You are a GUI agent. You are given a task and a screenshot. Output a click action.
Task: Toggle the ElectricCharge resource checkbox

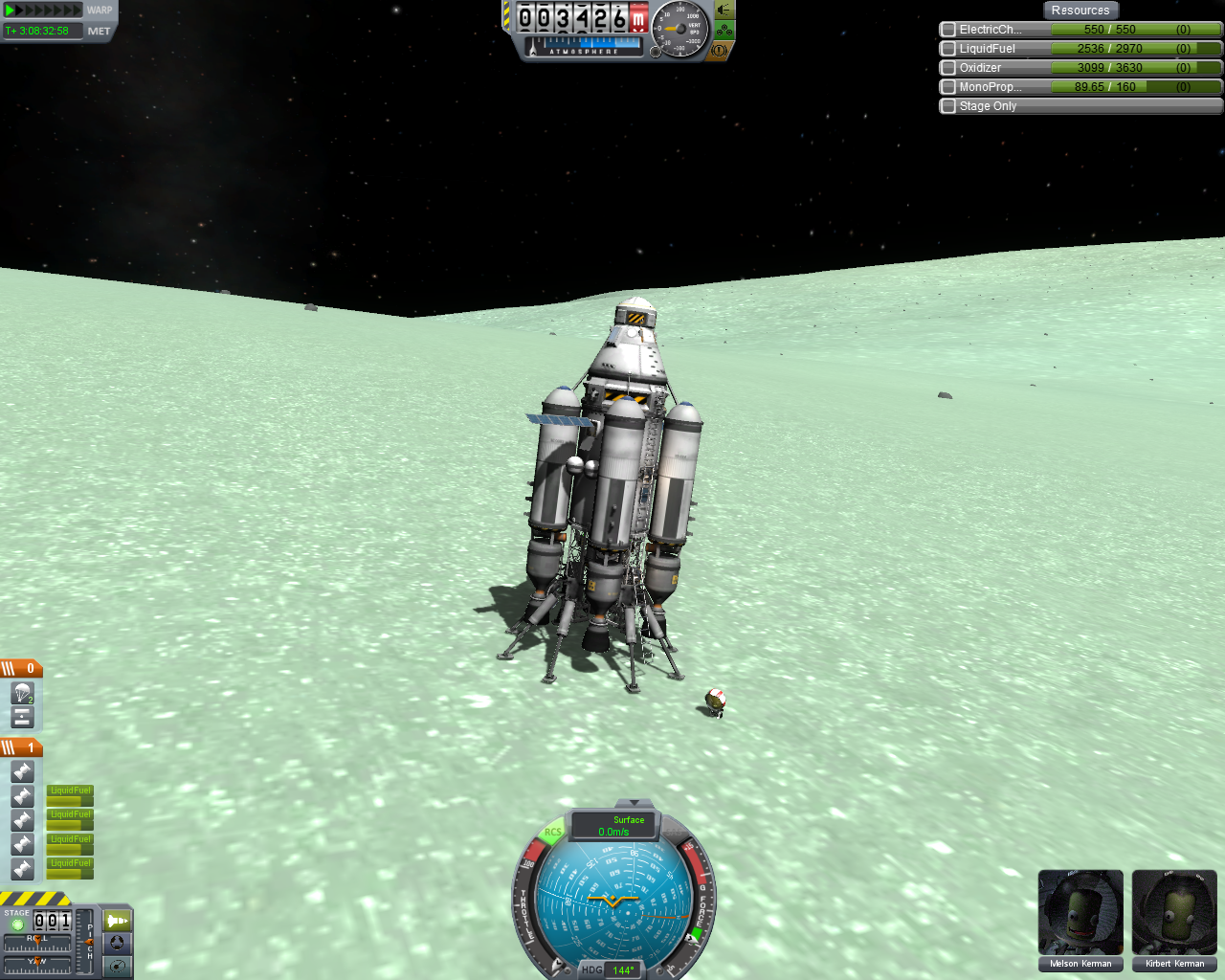pos(948,30)
